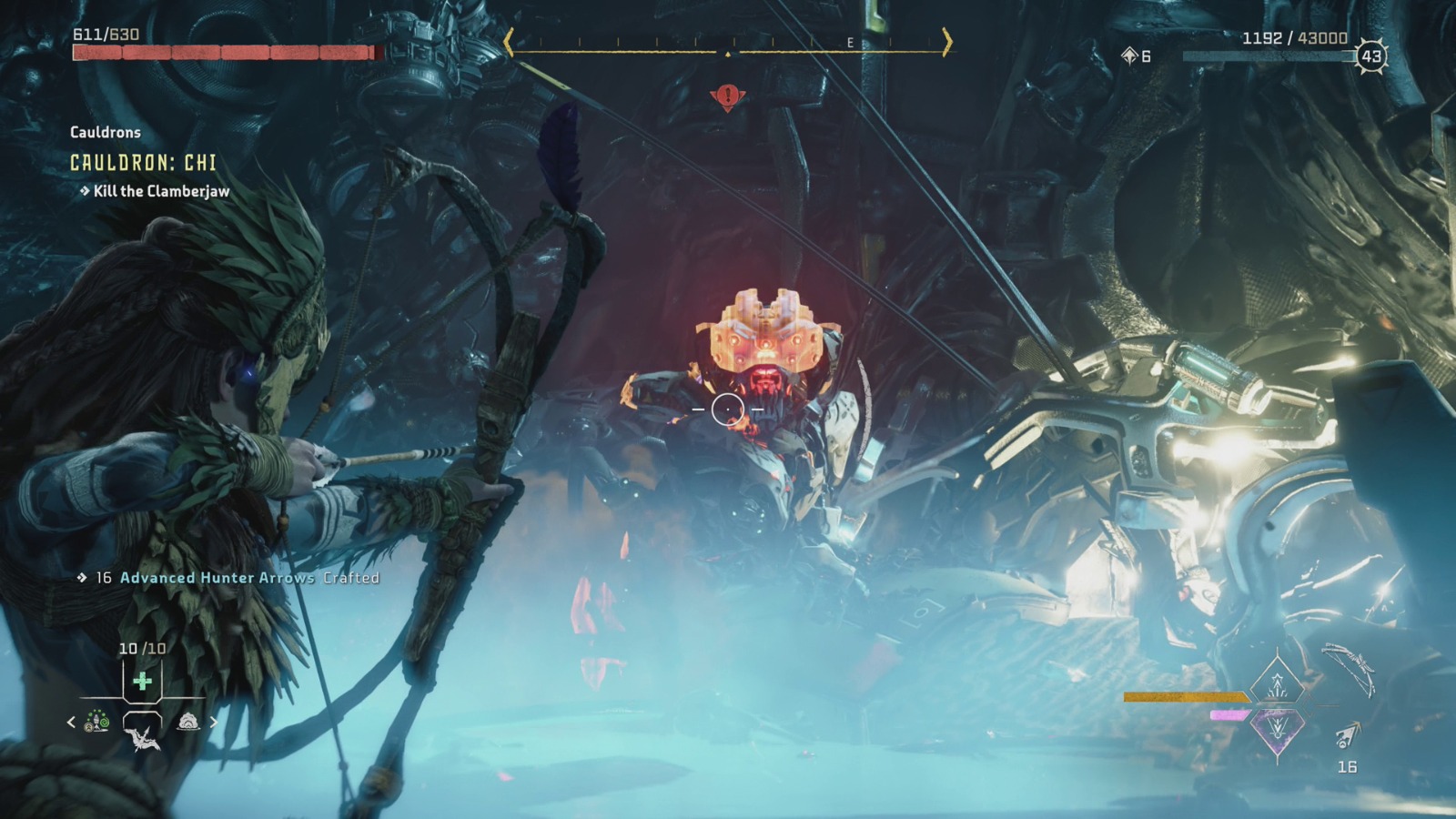This screenshot has height=819, width=1456.
Task: Cycle tools with the right arrow
Action: [x=214, y=722]
